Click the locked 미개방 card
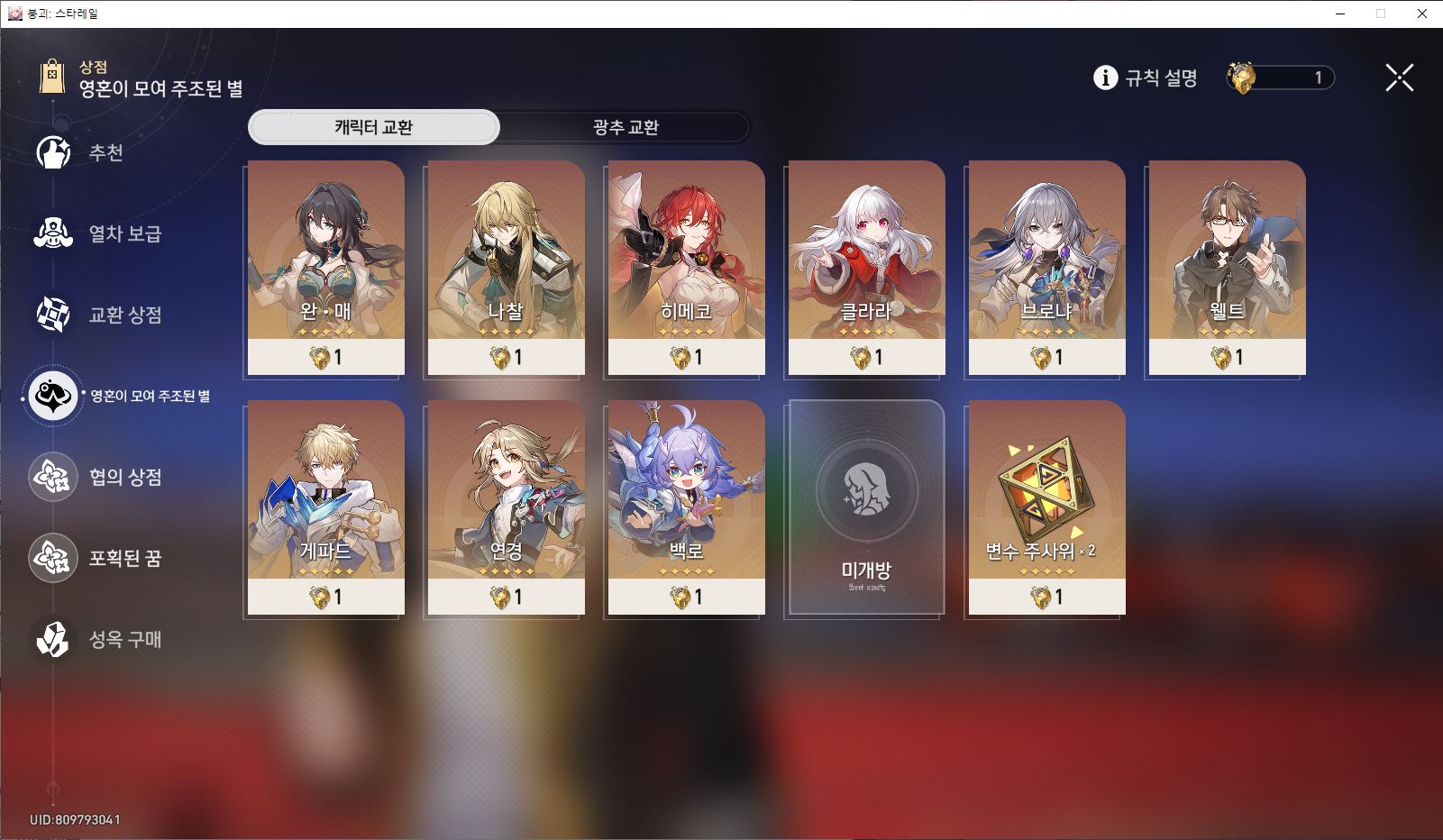The image size is (1443, 840). point(866,507)
